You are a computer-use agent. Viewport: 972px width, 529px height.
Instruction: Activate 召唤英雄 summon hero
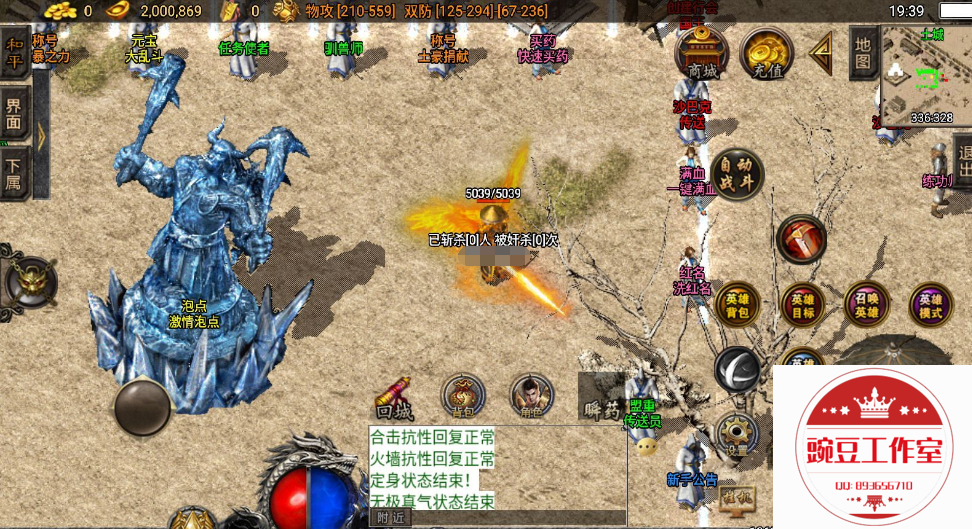[x=866, y=305]
